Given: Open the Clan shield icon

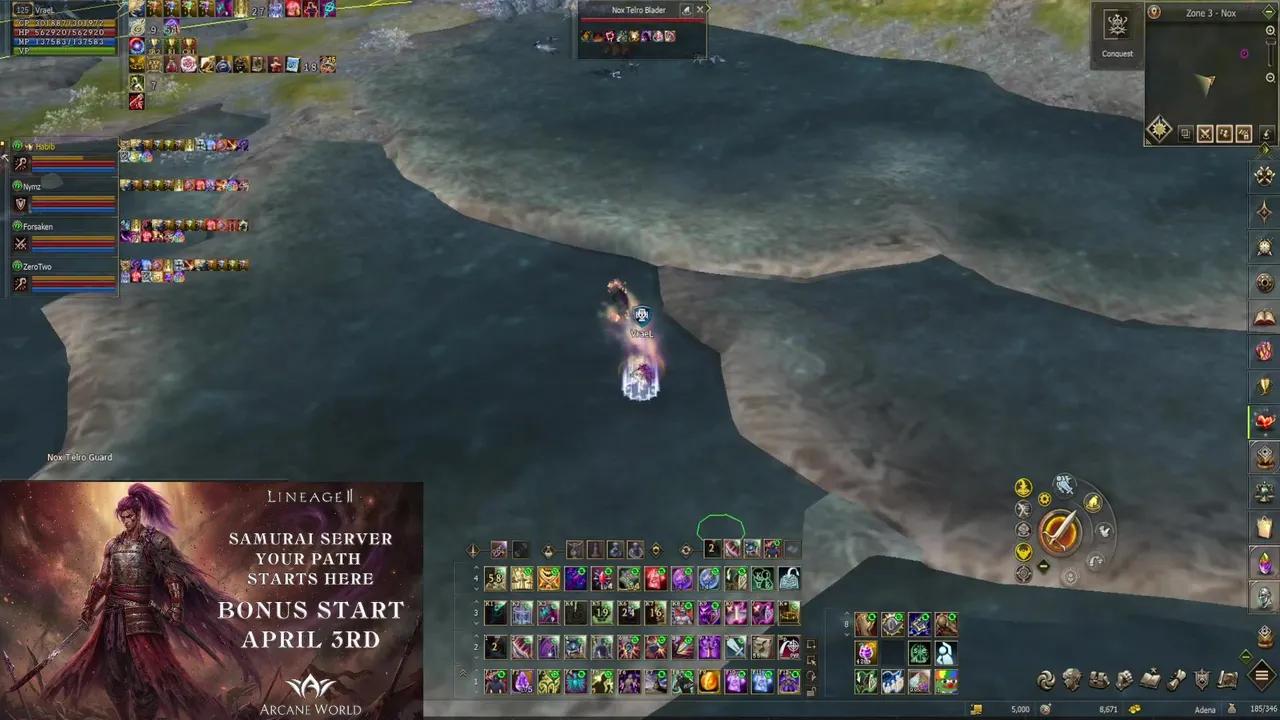Looking at the screenshot, I should 1201,677.
